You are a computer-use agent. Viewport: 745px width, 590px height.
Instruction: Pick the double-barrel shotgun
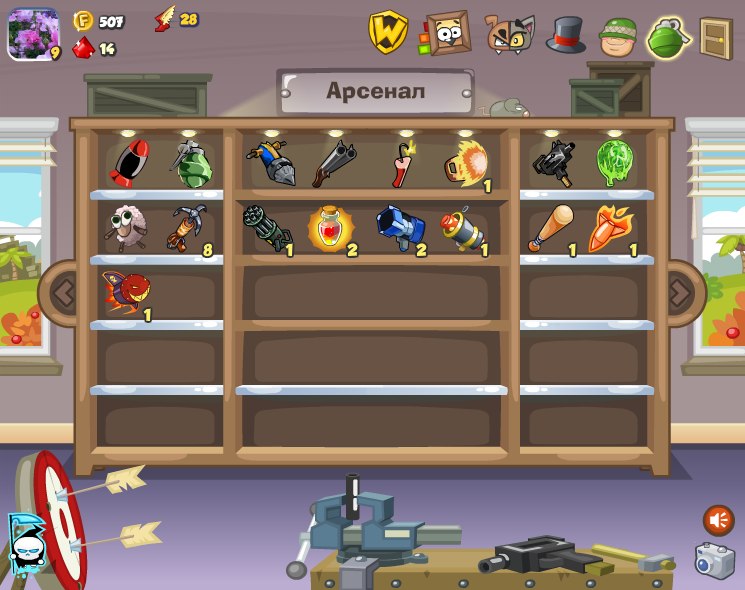[333, 163]
